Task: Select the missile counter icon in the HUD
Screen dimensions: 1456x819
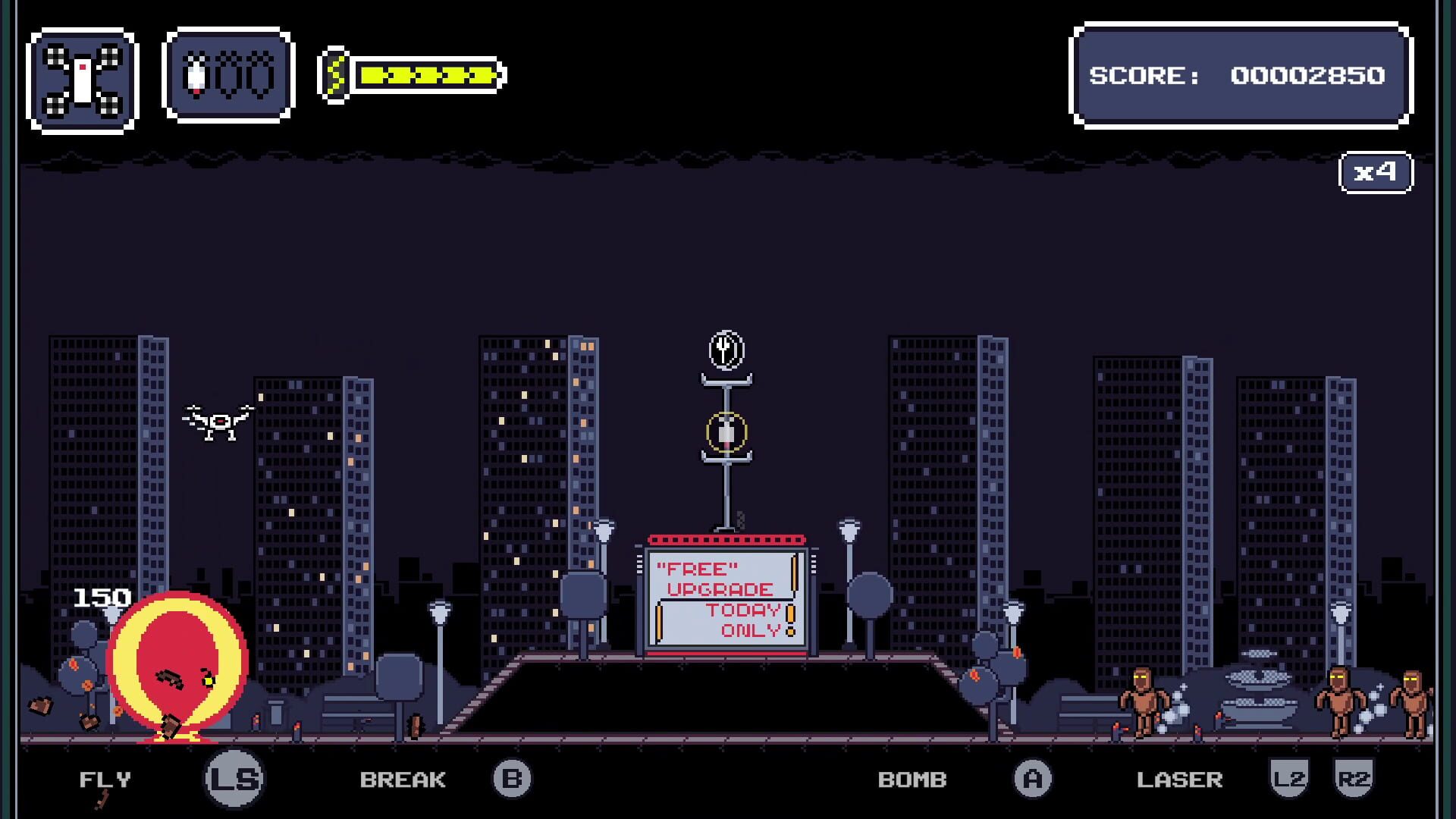Action: 227,76
